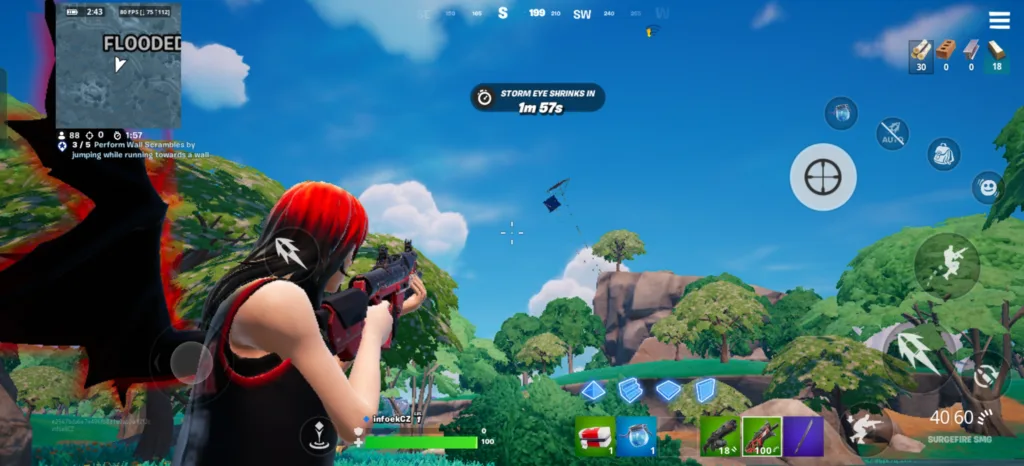Select the wood building material

click(x=921, y=50)
